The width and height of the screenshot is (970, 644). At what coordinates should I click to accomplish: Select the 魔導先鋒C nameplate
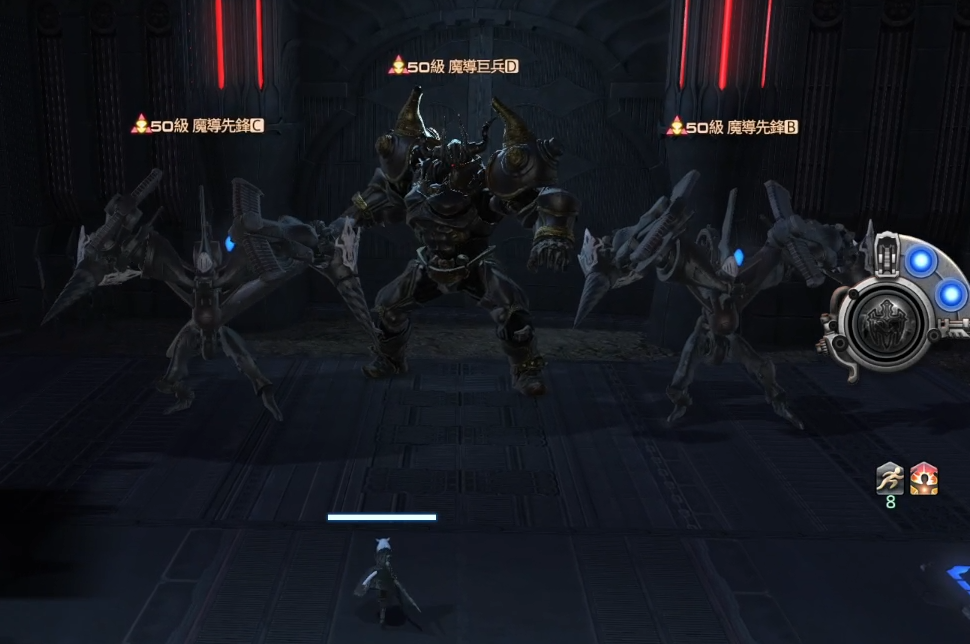198,125
